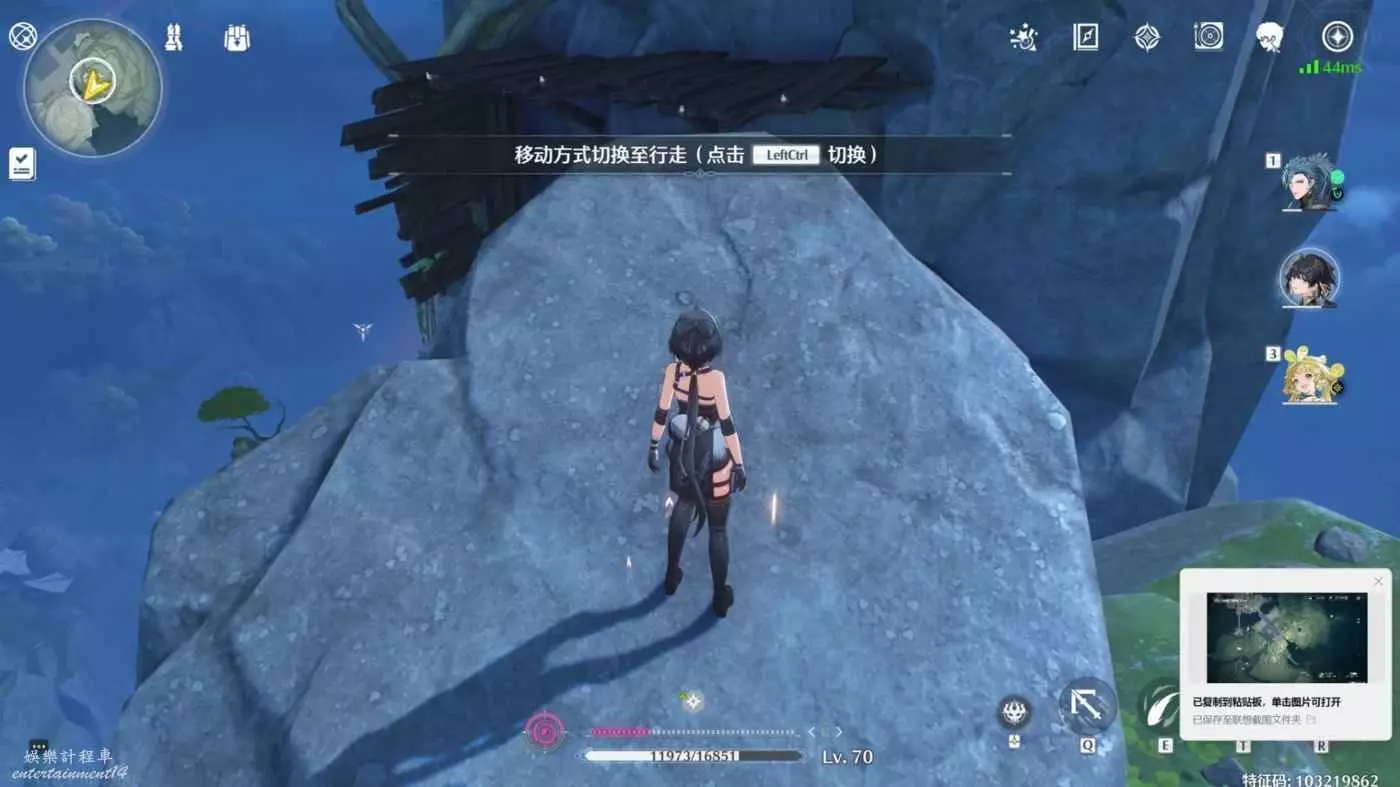Open the chat bubble icon

point(38,746)
